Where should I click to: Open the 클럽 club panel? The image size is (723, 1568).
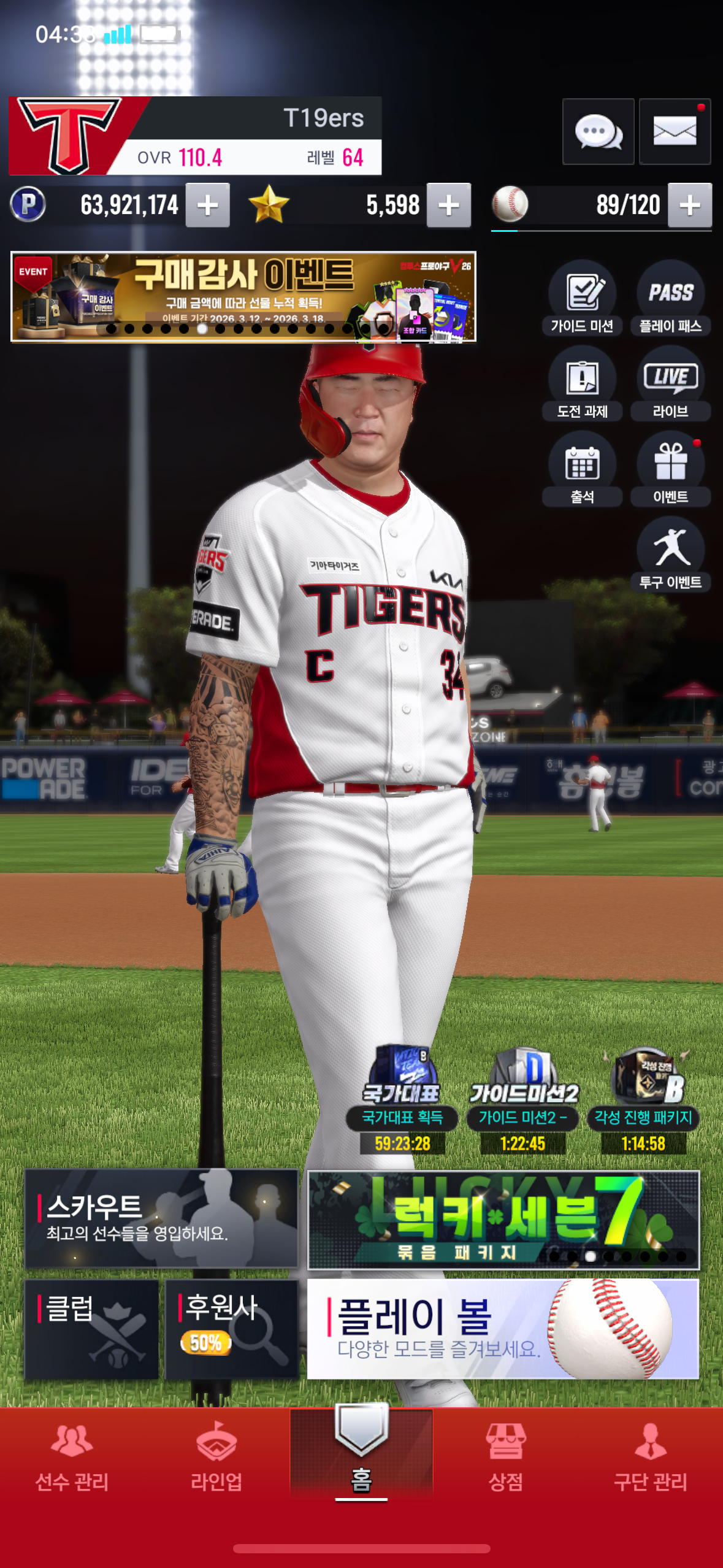pyautogui.click(x=91, y=1329)
